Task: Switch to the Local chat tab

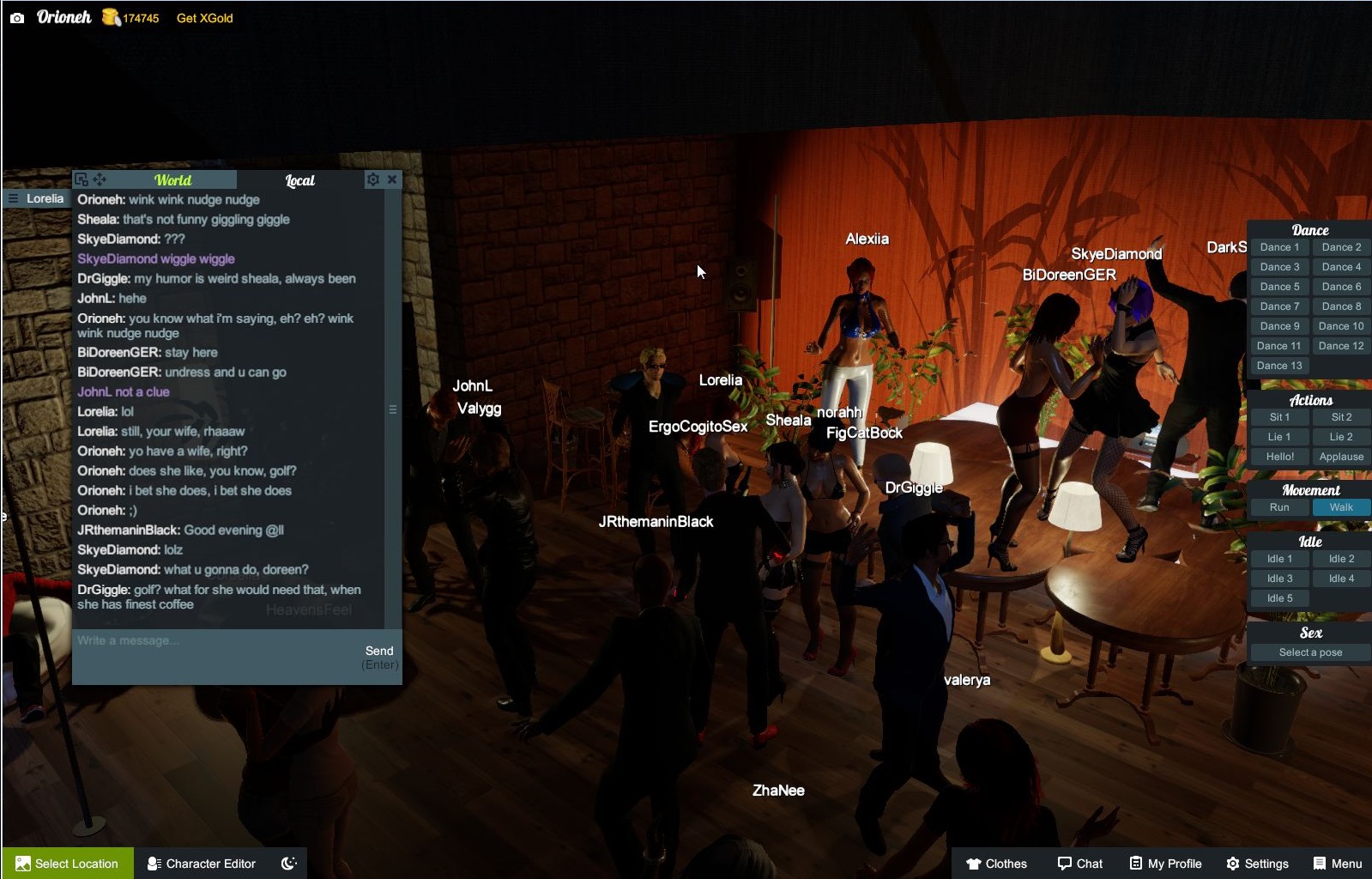Action: point(299,180)
